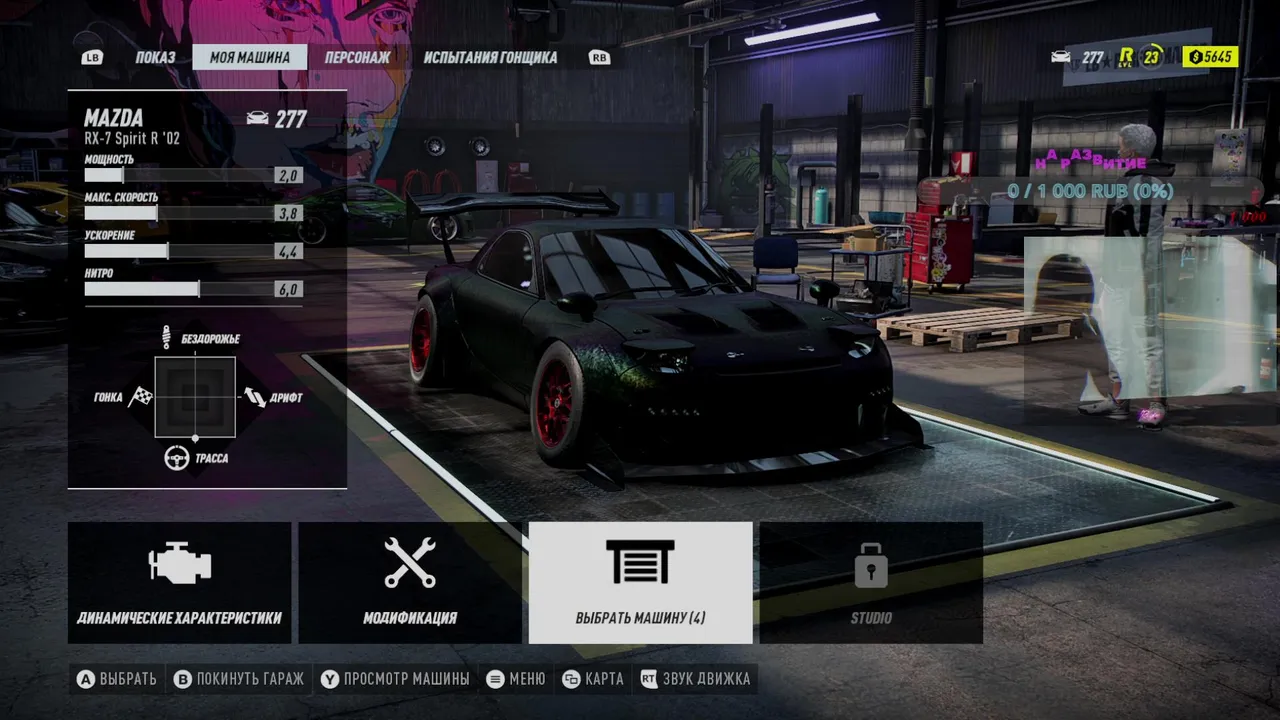Image resolution: width=1280 pixels, height=720 pixels.
Task: Click the locked Studio tile
Action: 871,583
